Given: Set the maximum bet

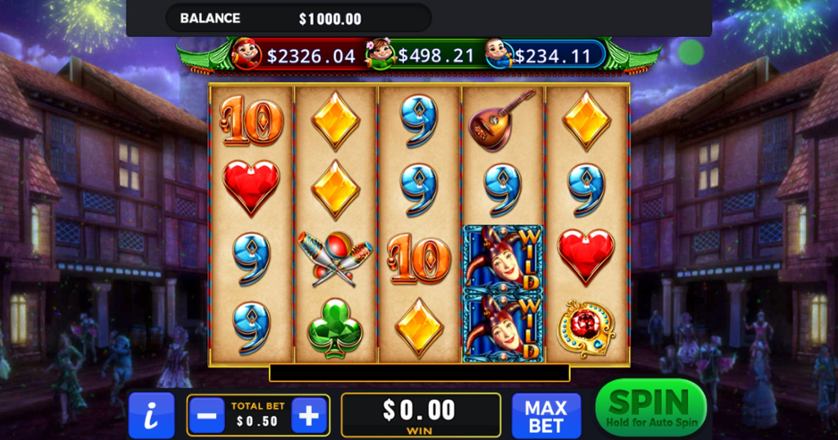Looking at the screenshot, I should (546, 415).
